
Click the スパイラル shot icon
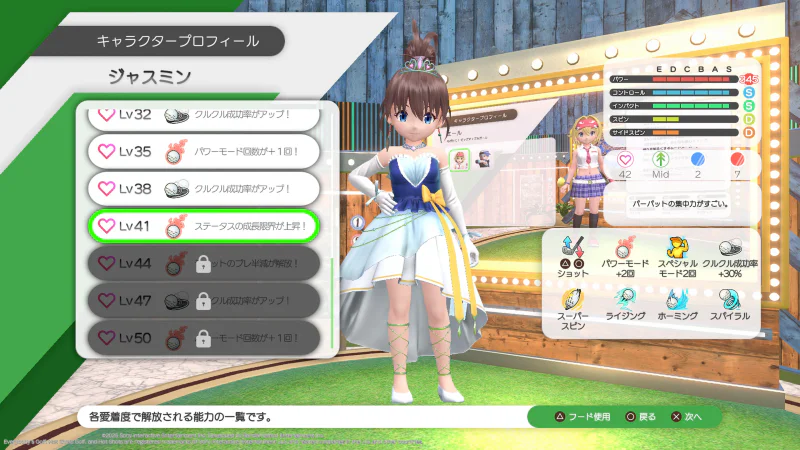728,298
